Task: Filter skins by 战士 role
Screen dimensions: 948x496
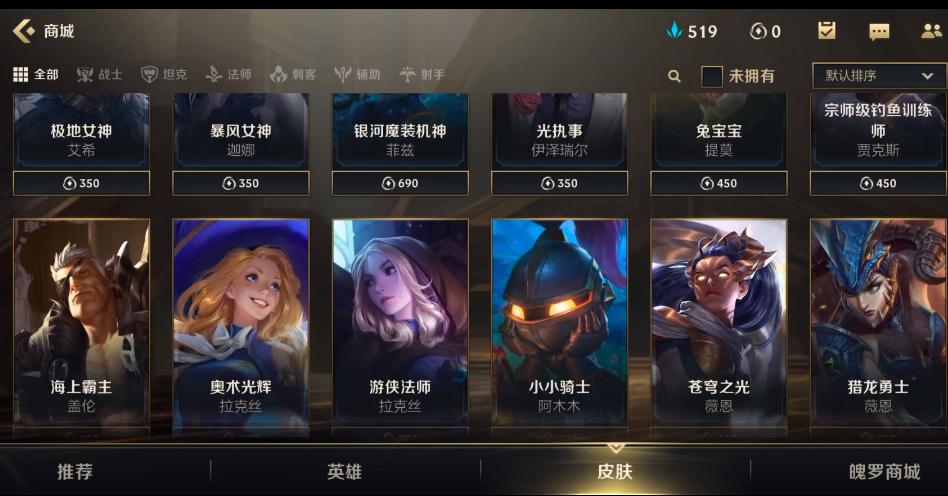Action: pyautogui.click(x=100, y=75)
